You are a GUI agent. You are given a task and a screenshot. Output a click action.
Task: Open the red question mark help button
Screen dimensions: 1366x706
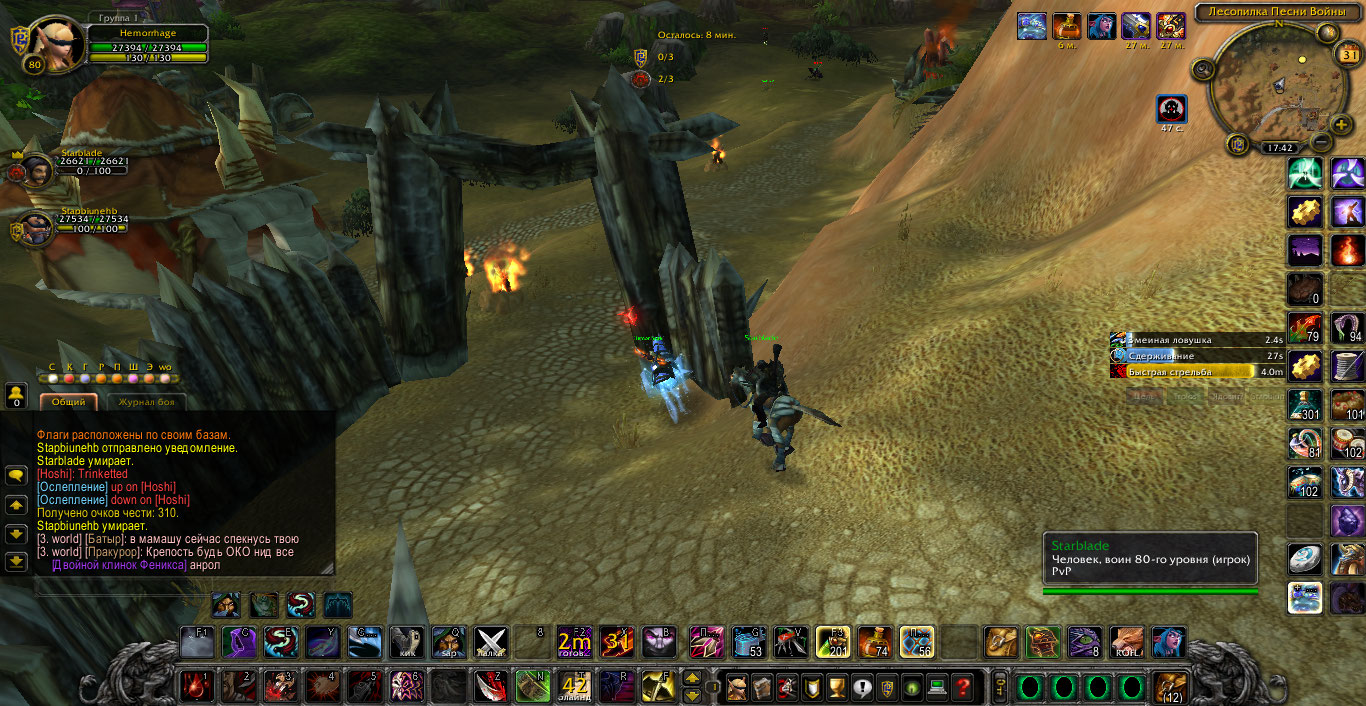point(962,687)
